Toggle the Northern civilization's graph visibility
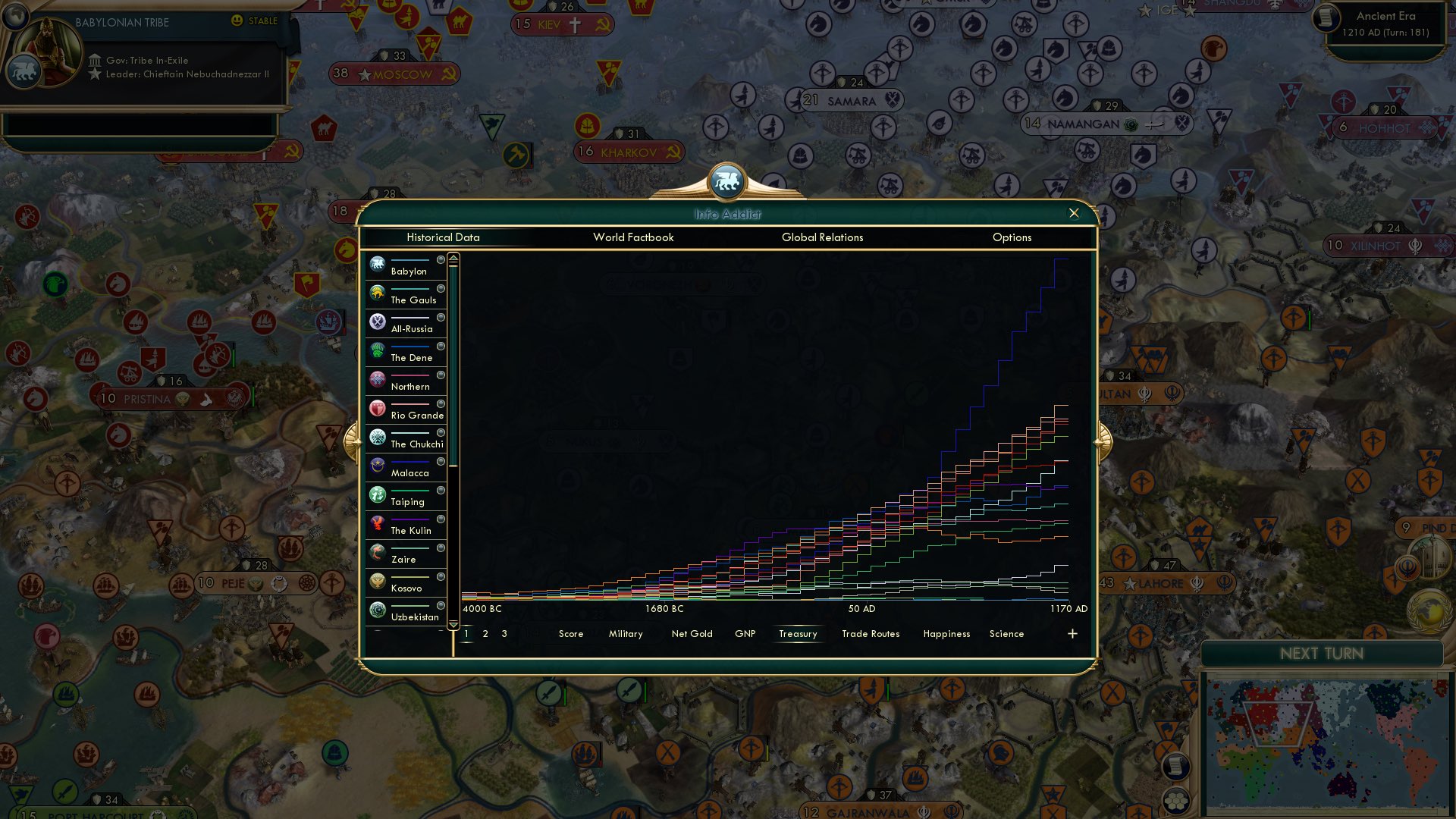 pyautogui.click(x=442, y=376)
